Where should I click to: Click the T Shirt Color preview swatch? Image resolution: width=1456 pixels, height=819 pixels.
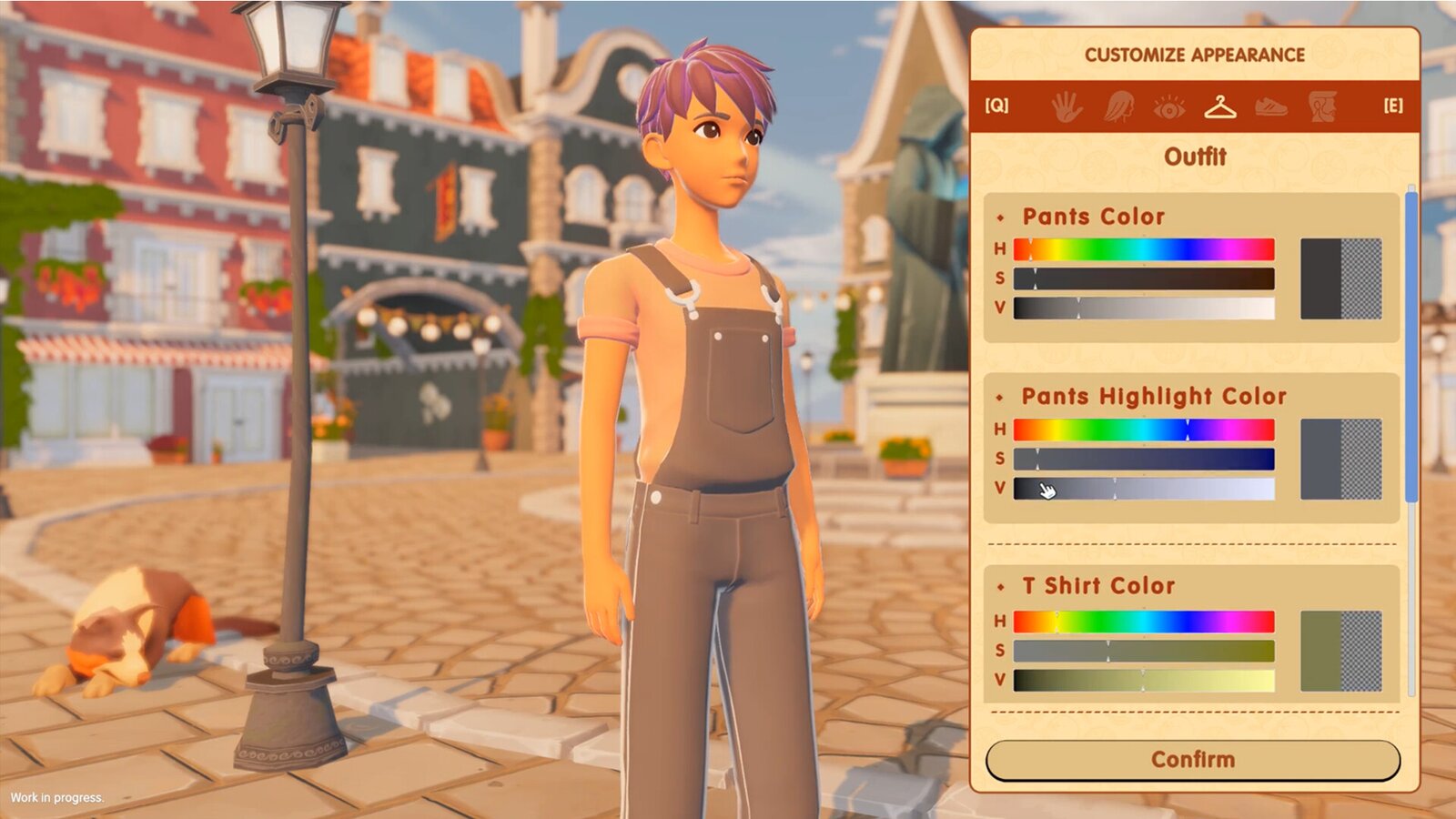(1340, 651)
